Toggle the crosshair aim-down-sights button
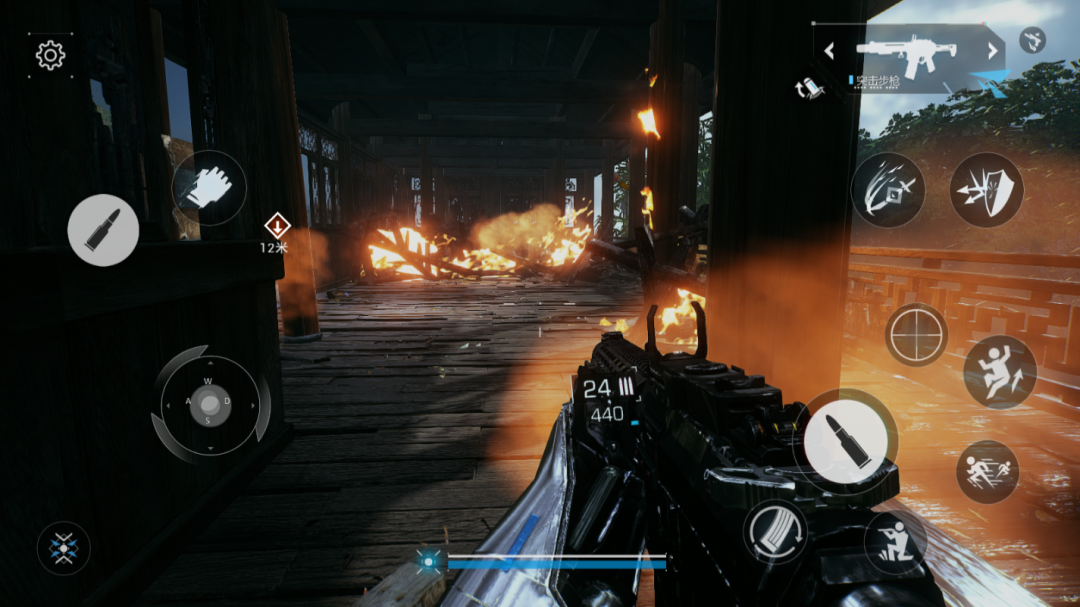Image resolution: width=1080 pixels, height=607 pixels. click(x=916, y=334)
